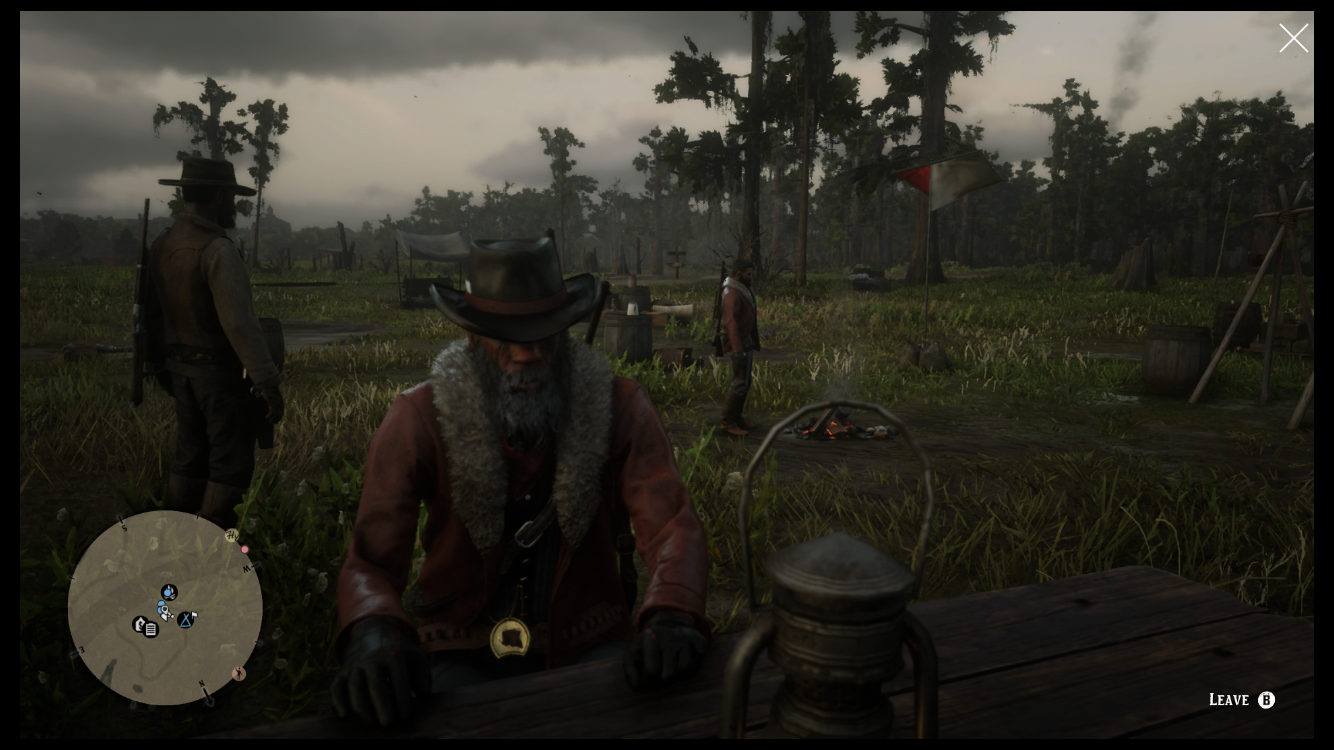Click the yellow 'Hy' marker on minimap edge
1334x750 pixels.
point(232,536)
